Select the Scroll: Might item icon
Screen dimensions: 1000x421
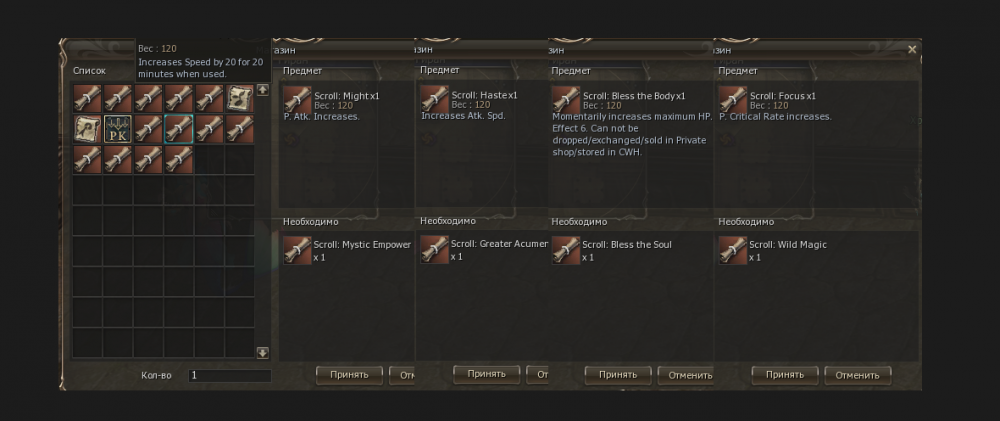[297, 100]
